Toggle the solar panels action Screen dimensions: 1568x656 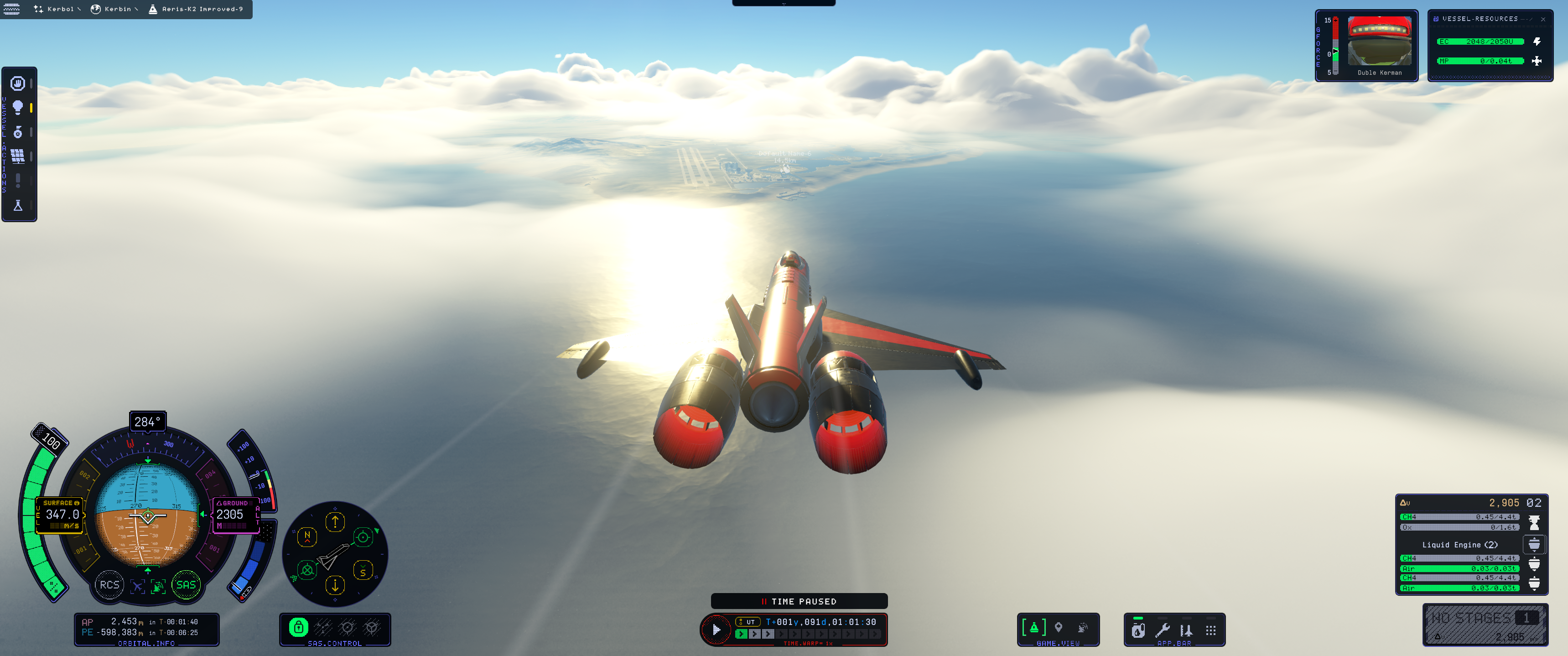[18, 156]
